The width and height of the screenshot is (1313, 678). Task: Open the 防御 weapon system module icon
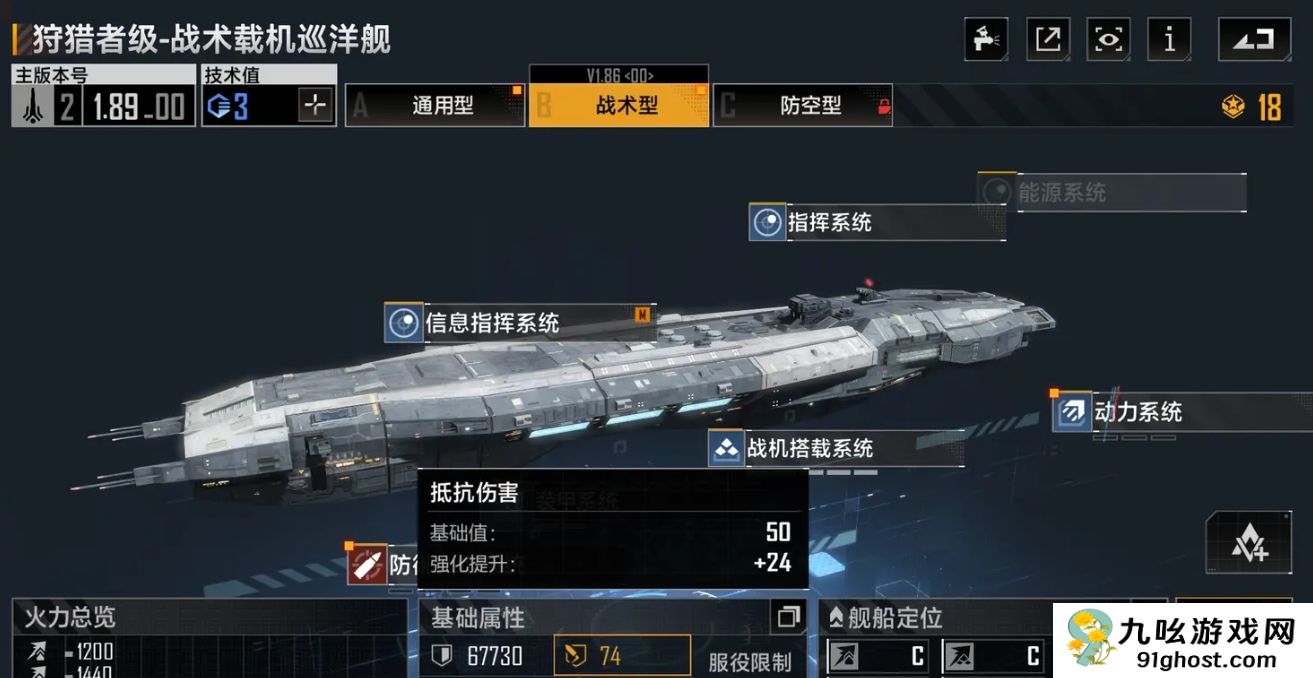[x=367, y=565]
